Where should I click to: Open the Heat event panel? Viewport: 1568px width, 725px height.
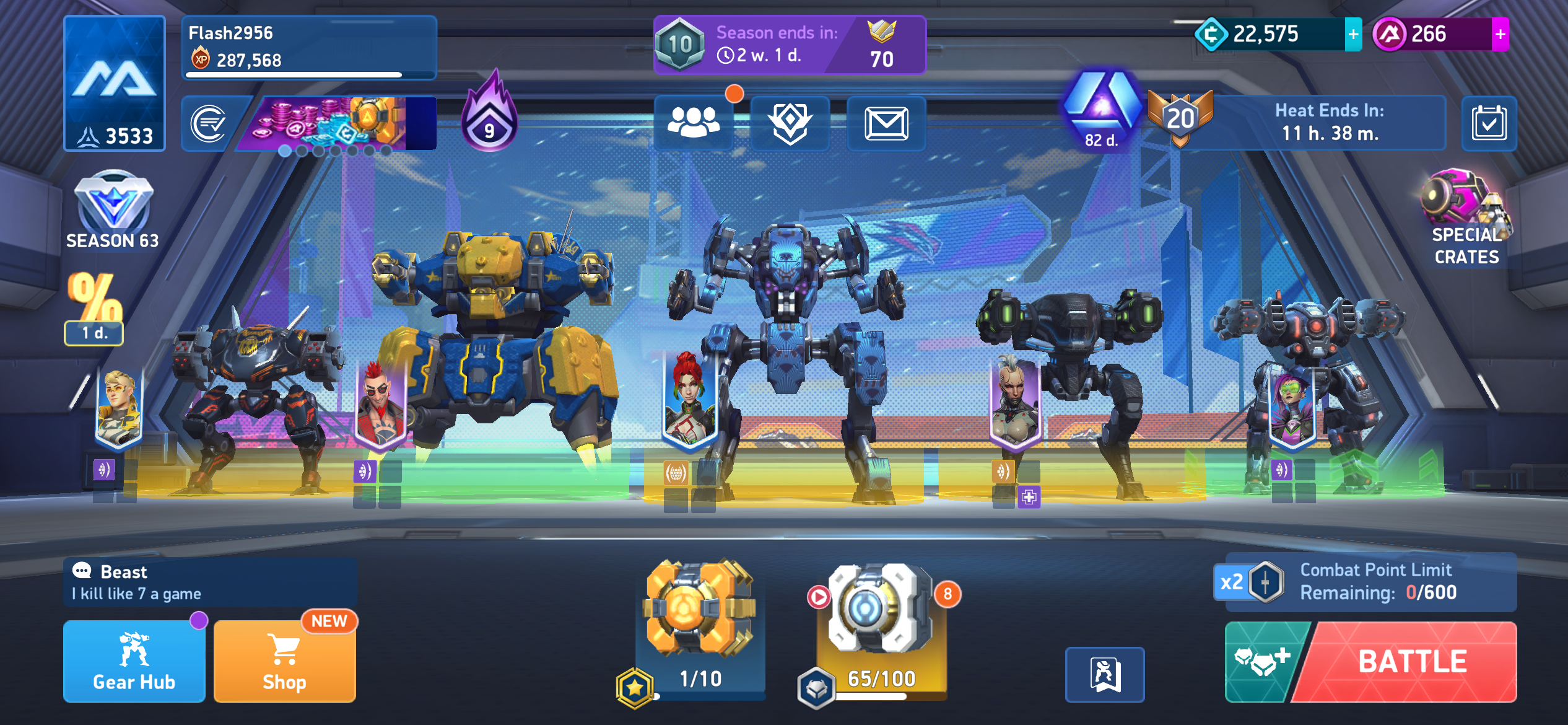[x=1328, y=123]
